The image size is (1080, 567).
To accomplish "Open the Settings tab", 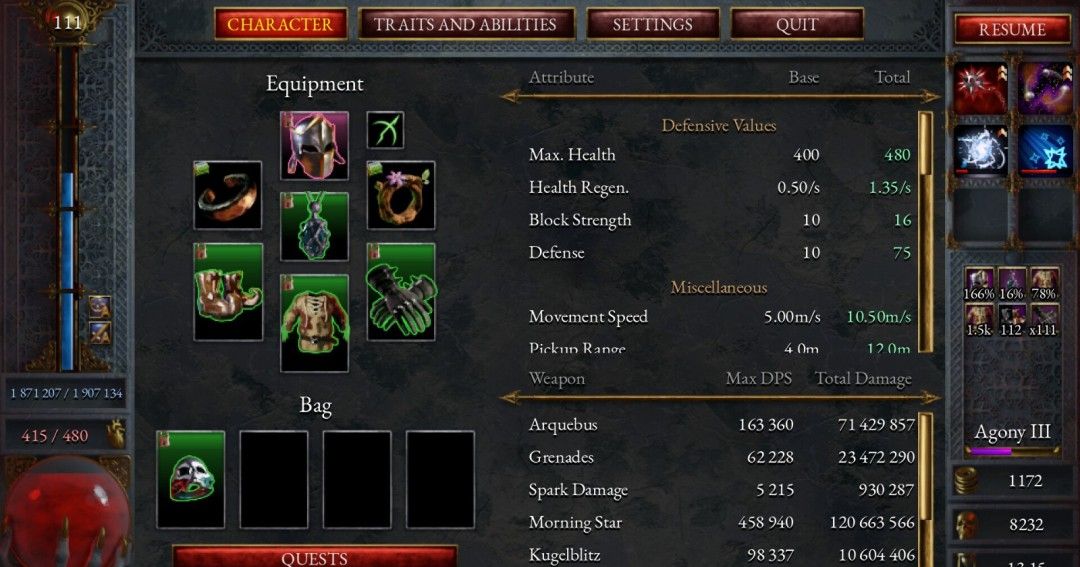I will (652, 24).
